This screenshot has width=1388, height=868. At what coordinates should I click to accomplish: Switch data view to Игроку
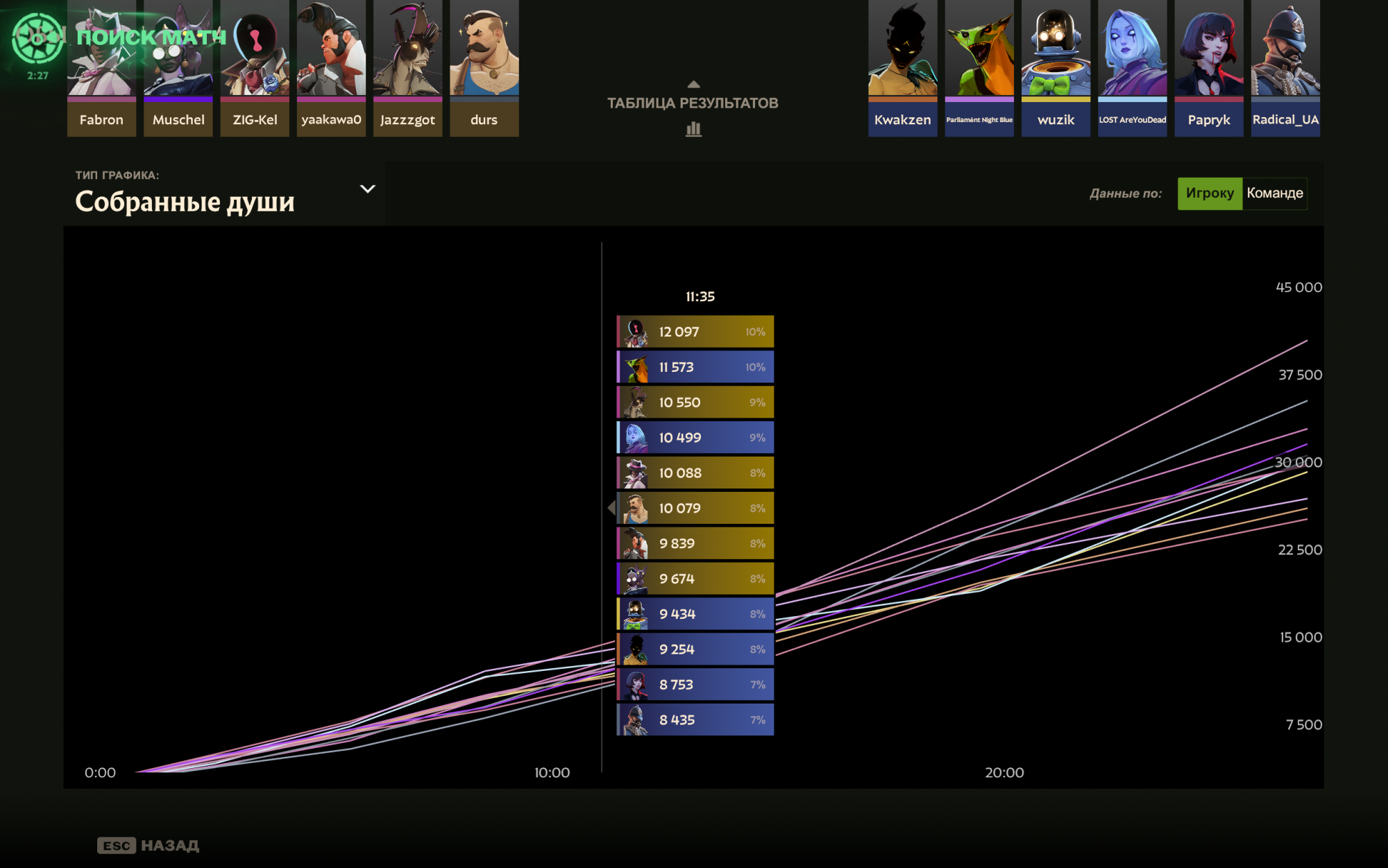1209,194
